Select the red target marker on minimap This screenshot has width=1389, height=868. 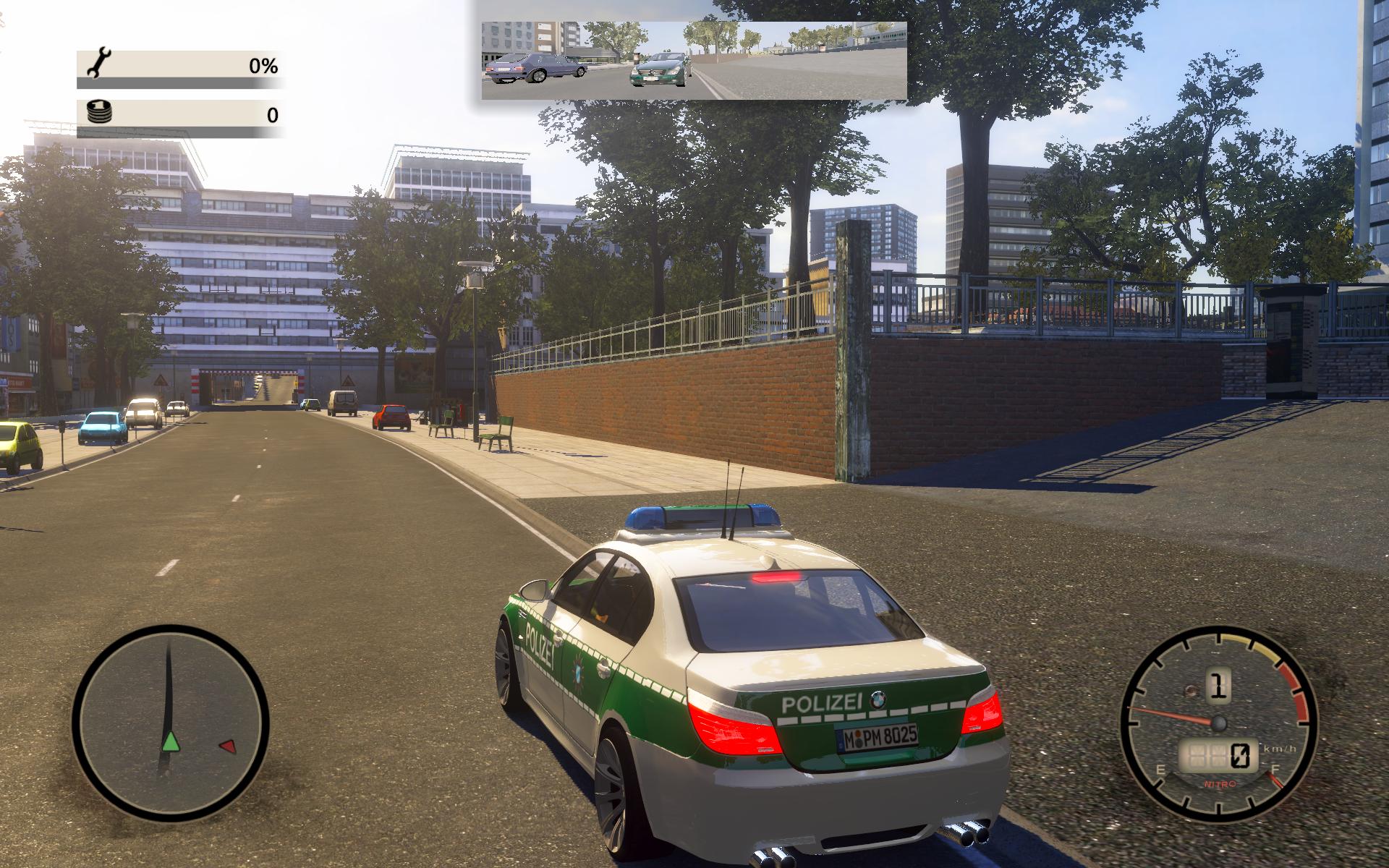tap(227, 746)
